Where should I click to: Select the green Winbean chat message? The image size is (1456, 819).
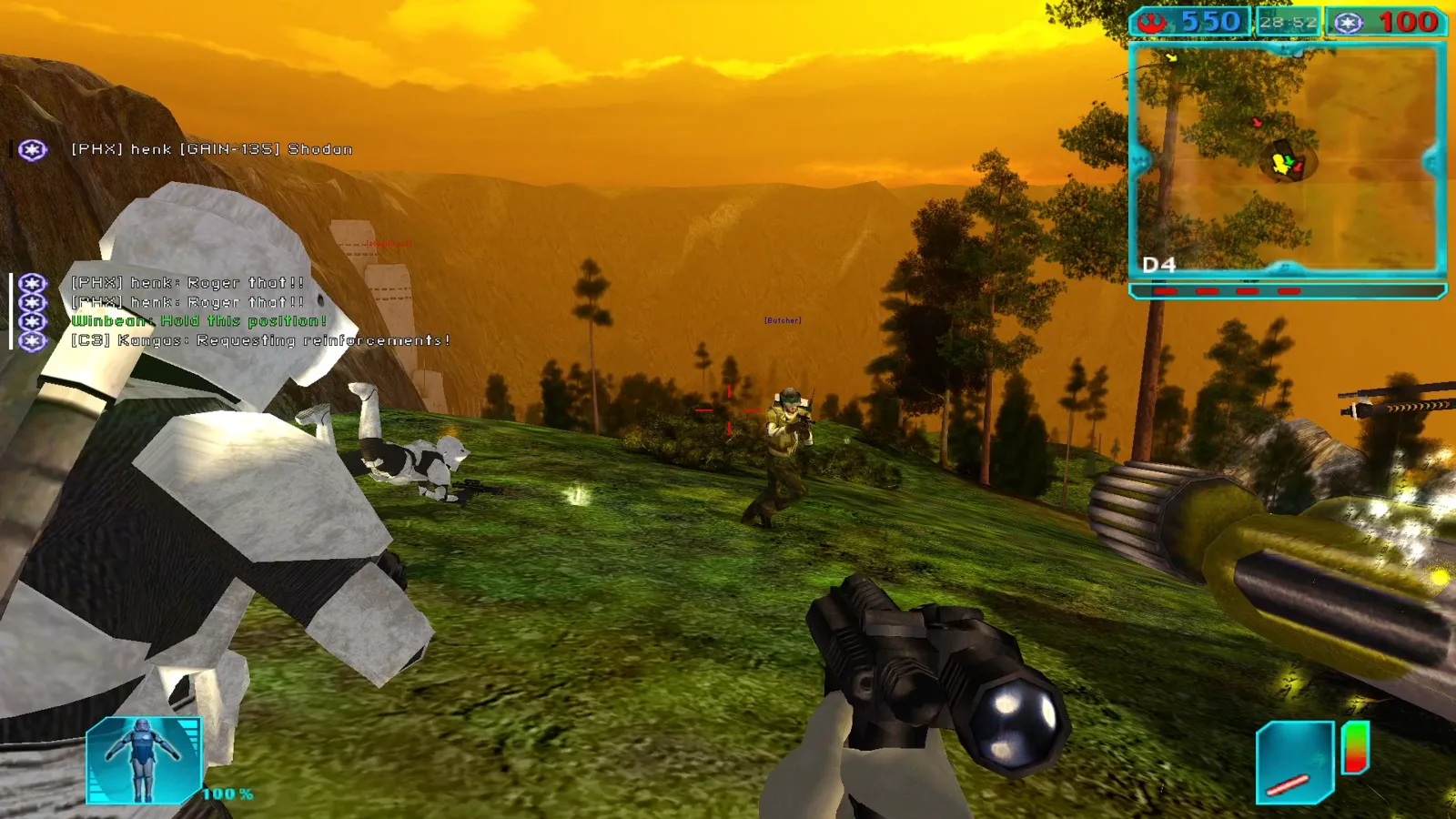[x=198, y=321]
